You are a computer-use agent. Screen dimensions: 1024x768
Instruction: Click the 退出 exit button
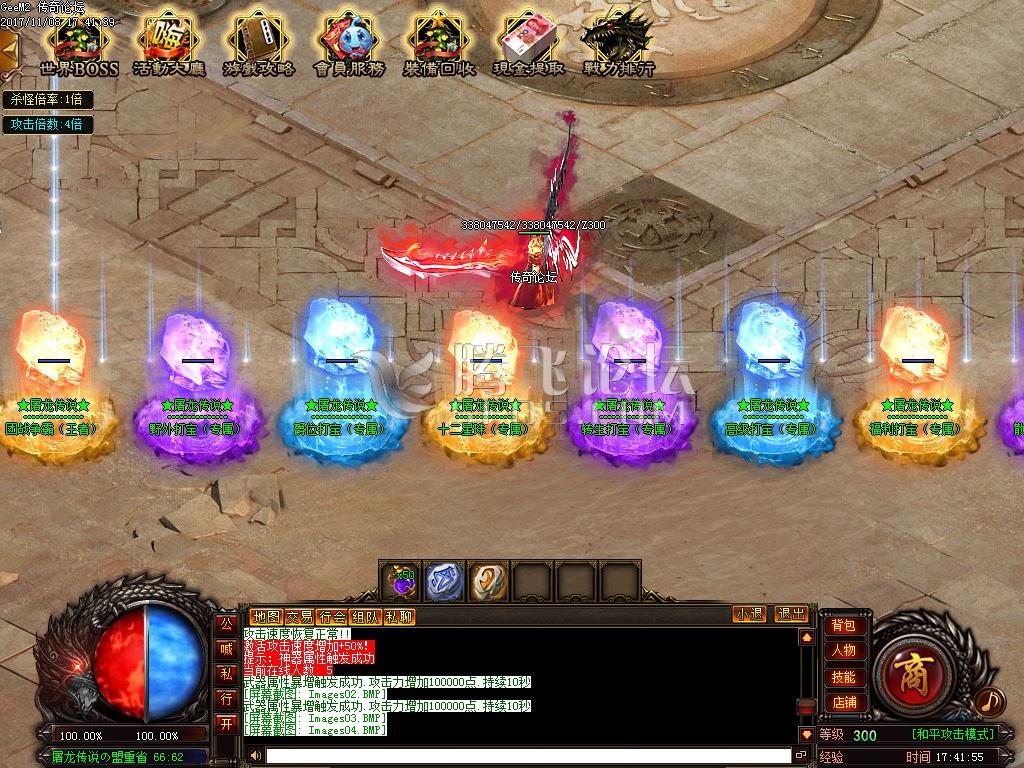coord(791,615)
